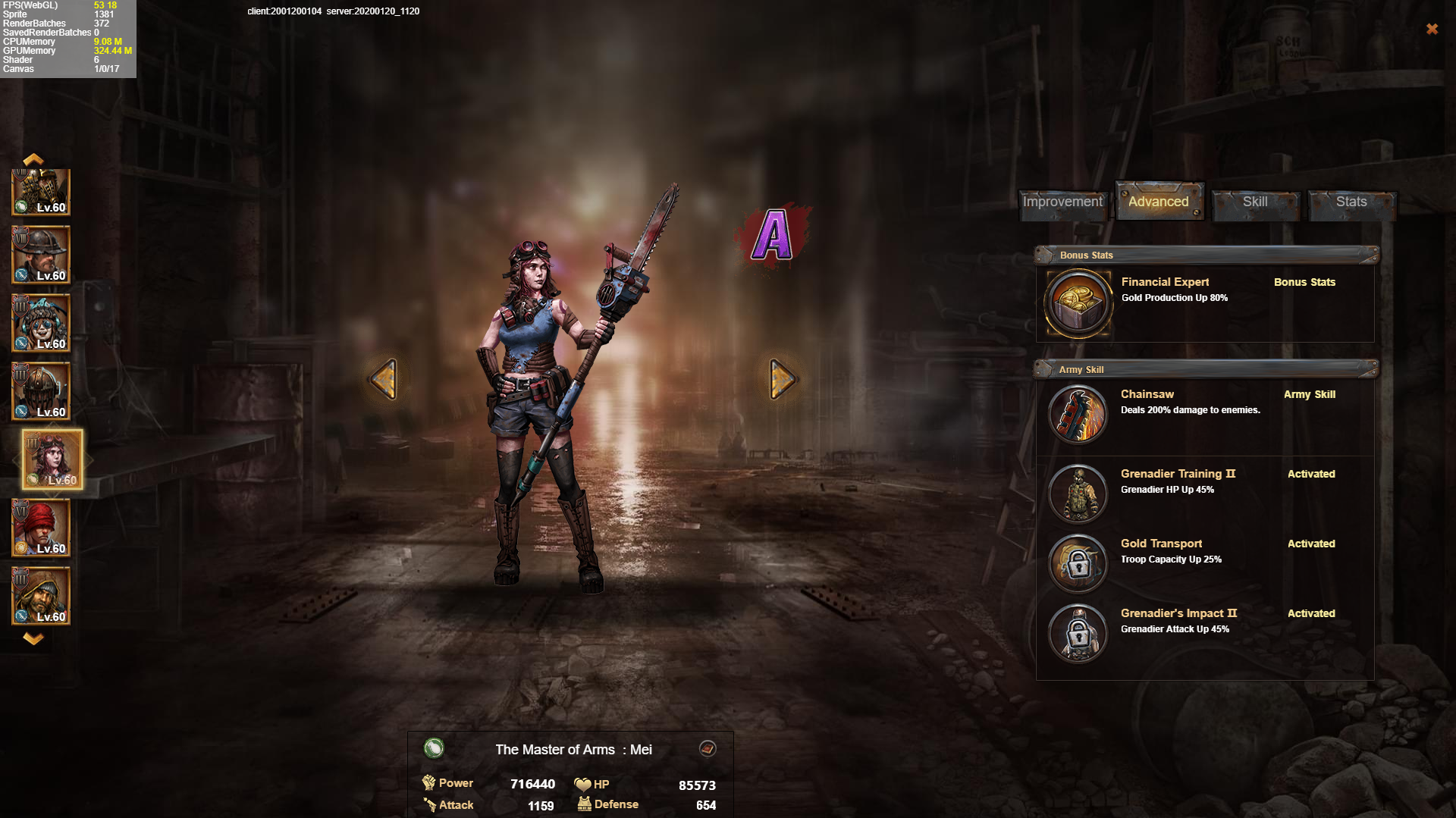View the Grenadier's Impact II skill icon
The height and width of the screenshot is (818, 1456).
tap(1078, 633)
